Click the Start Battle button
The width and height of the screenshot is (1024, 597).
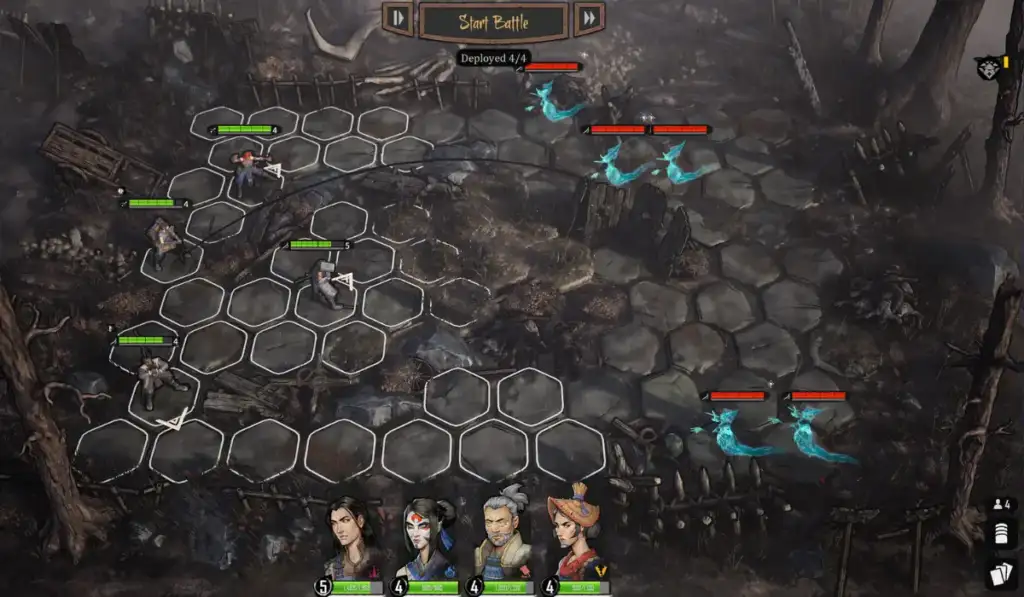(x=493, y=21)
